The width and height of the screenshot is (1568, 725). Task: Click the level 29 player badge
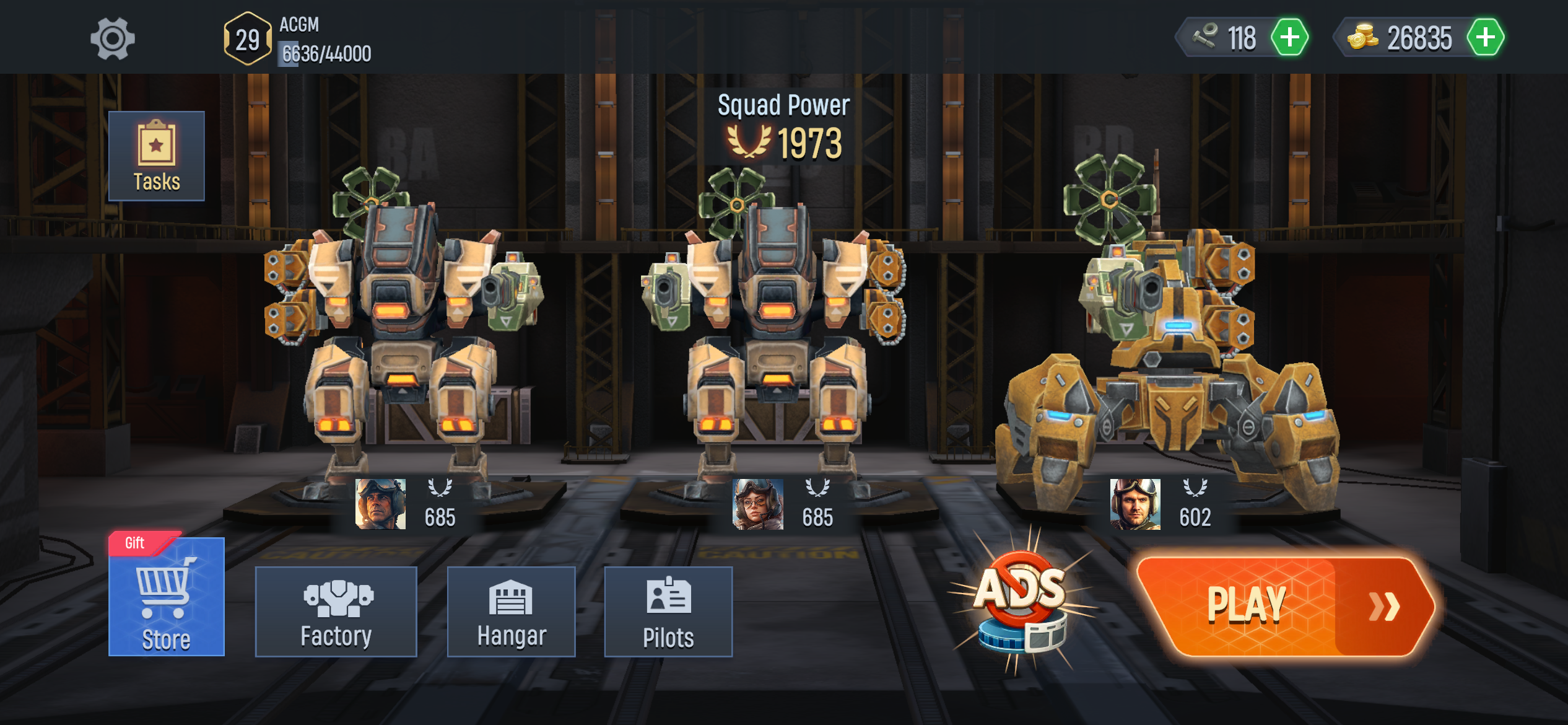tap(247, 39)
